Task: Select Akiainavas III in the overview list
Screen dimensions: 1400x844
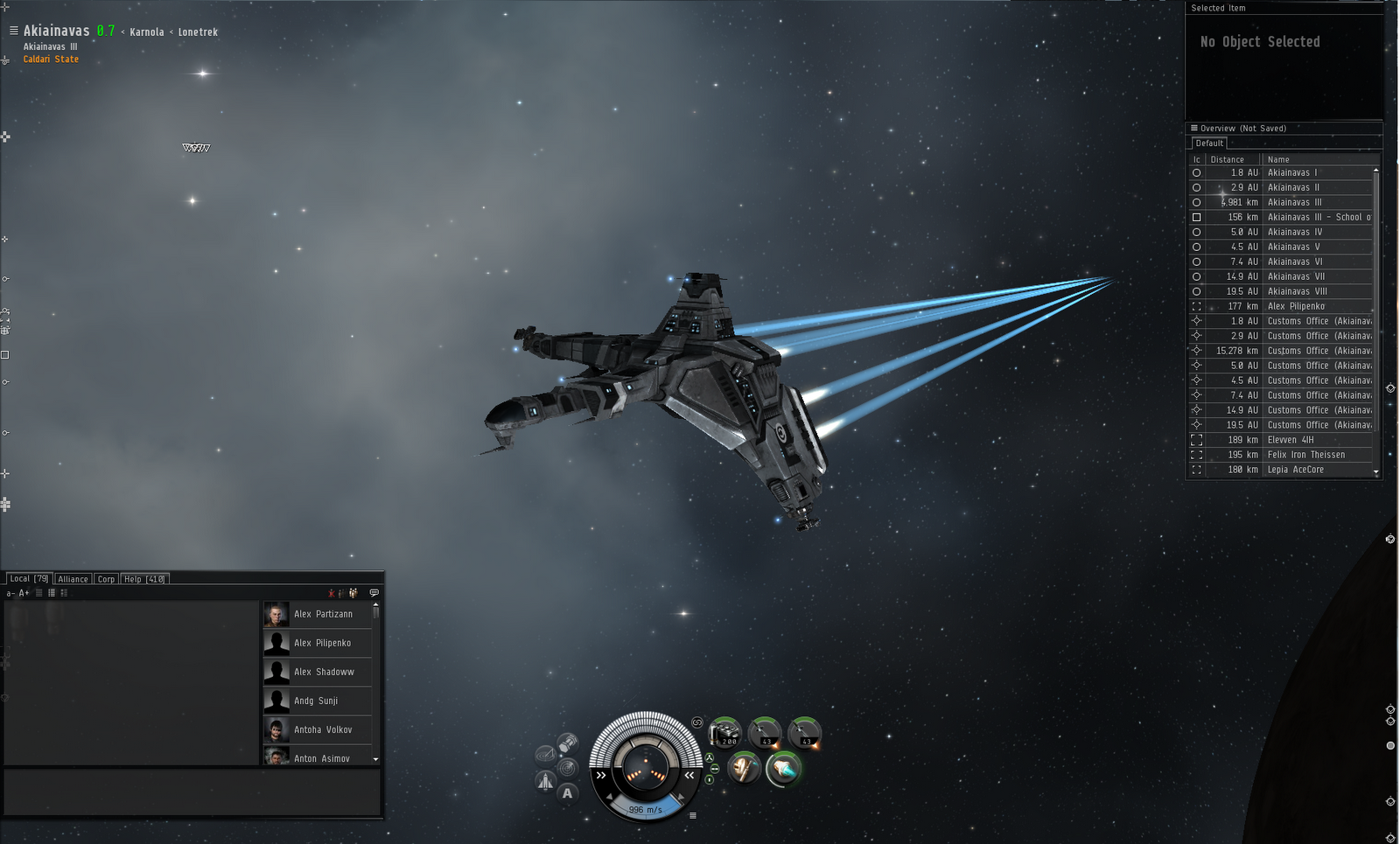Action: [x=1293, y=202]
